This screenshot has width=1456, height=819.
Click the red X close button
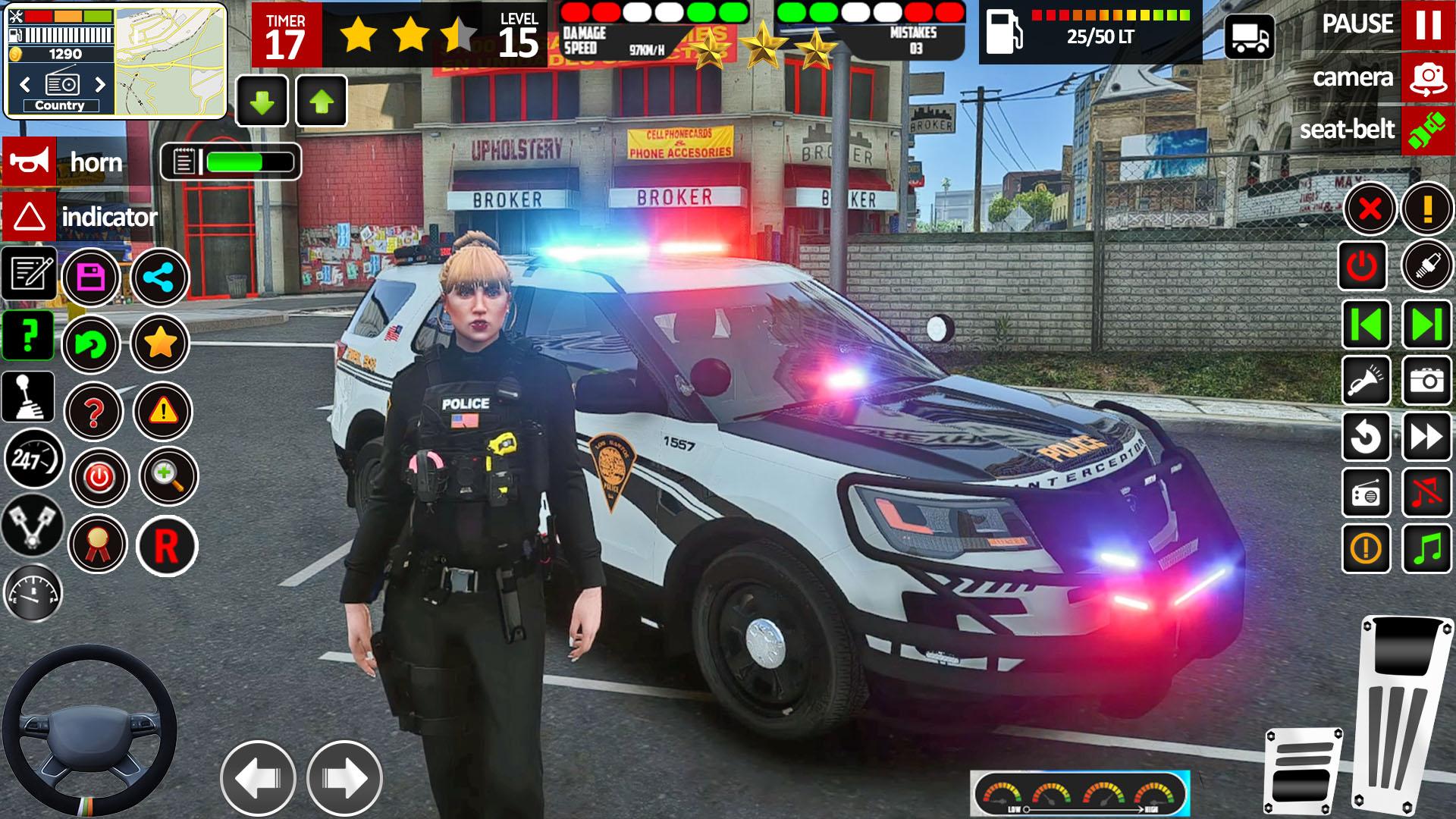pos(1370,209)
